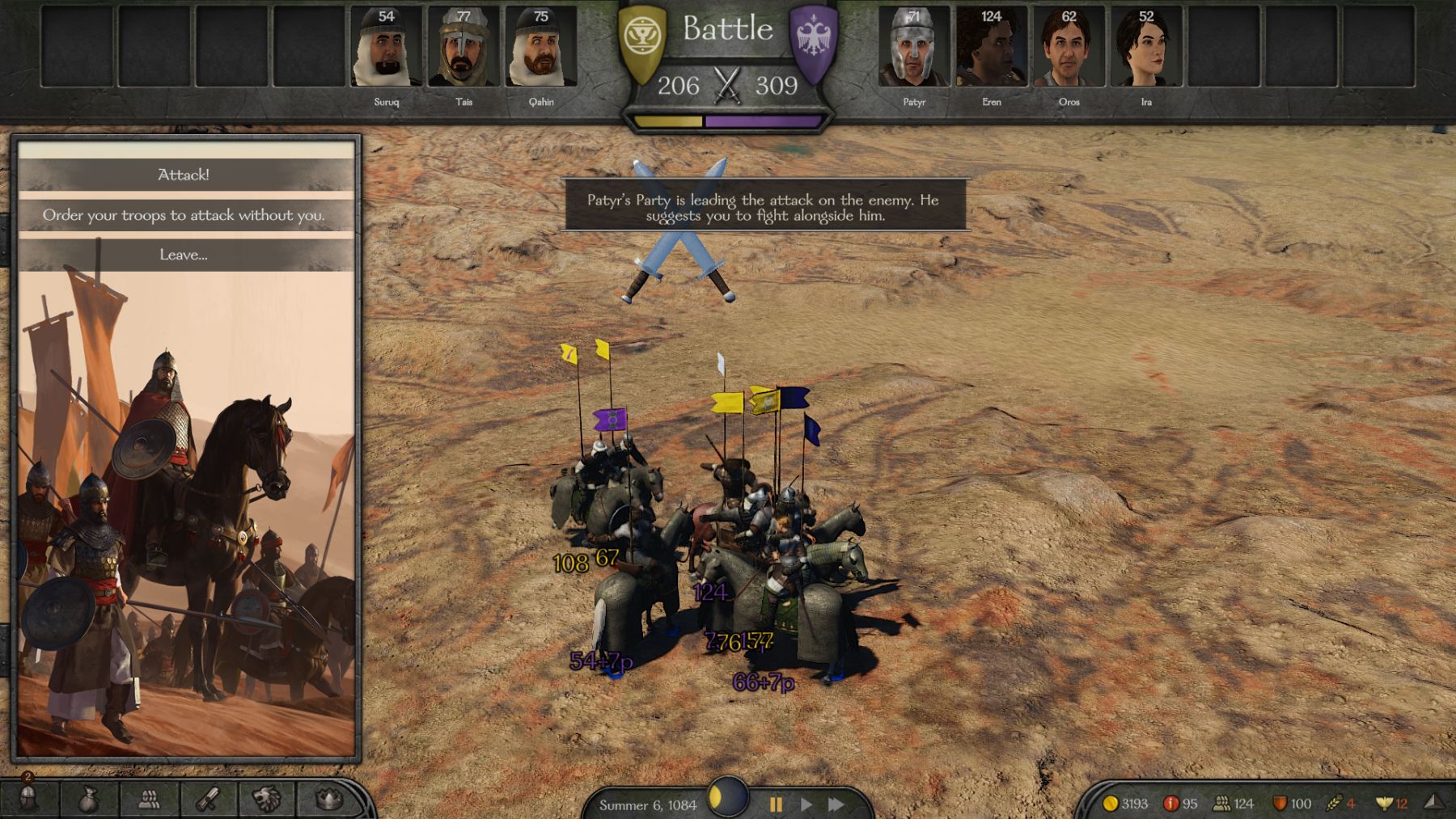Open the inventory bag icon
The image size is (1456, 819).
pos(88,800)
